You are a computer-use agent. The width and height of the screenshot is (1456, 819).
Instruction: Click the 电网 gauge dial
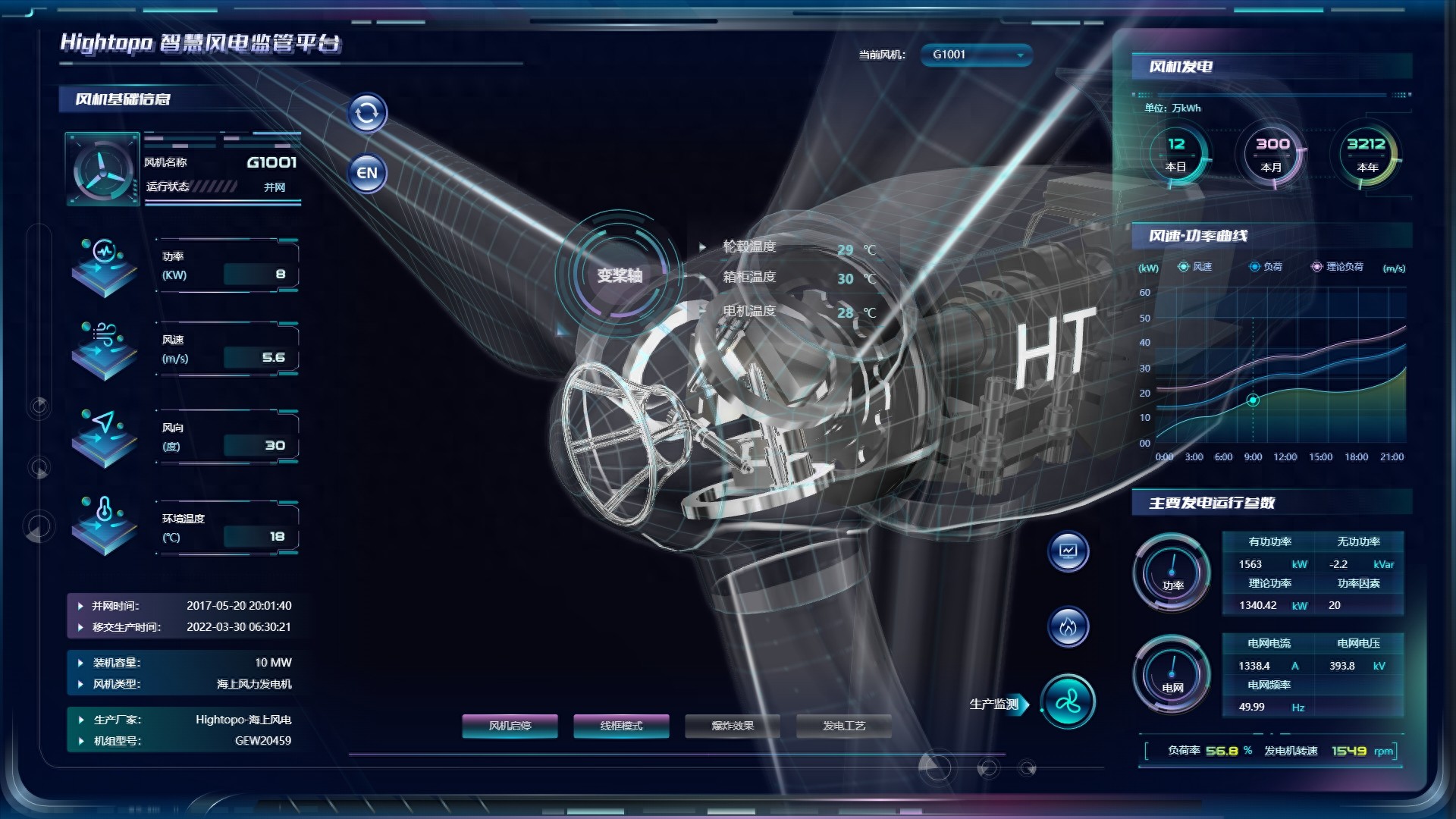click(1172, 675)
